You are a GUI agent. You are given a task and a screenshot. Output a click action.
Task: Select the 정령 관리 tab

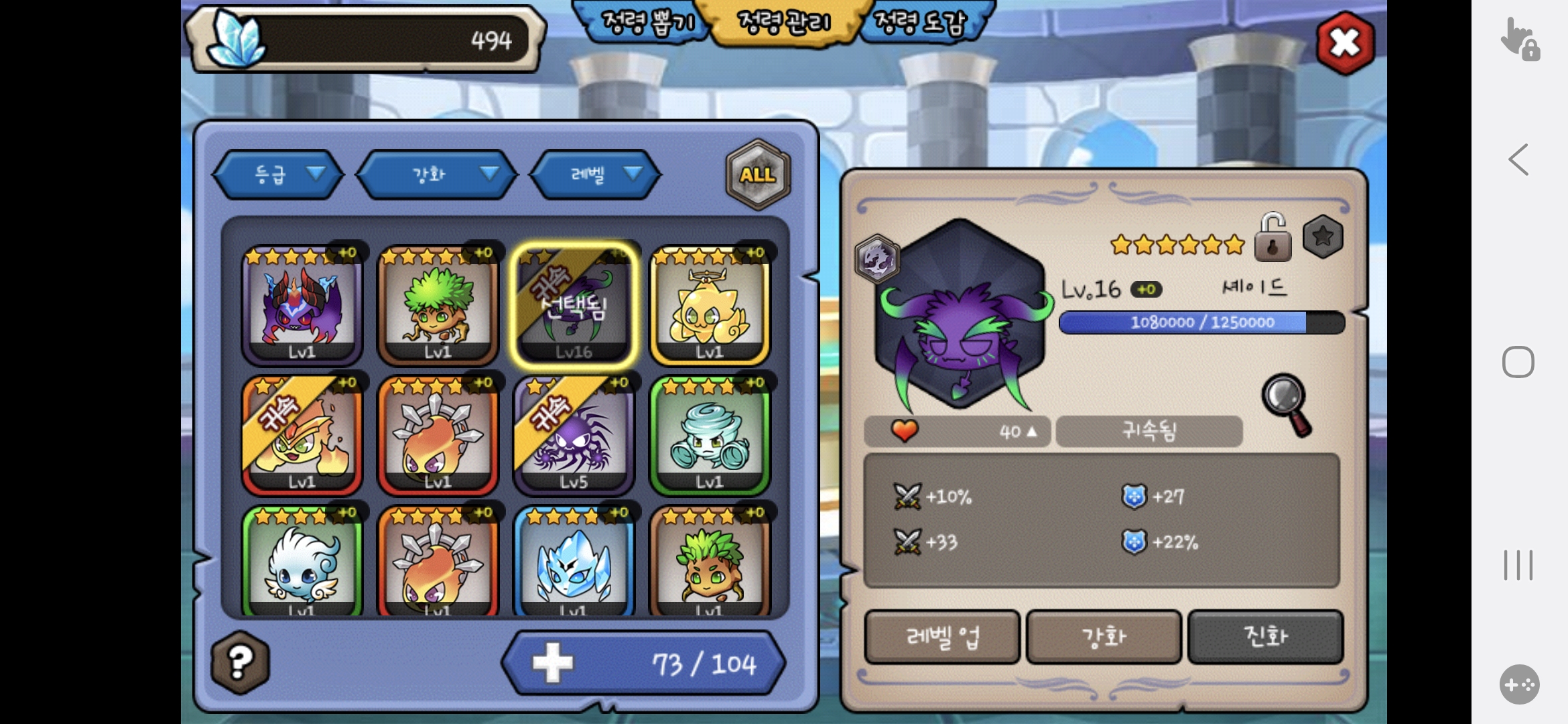783,23
